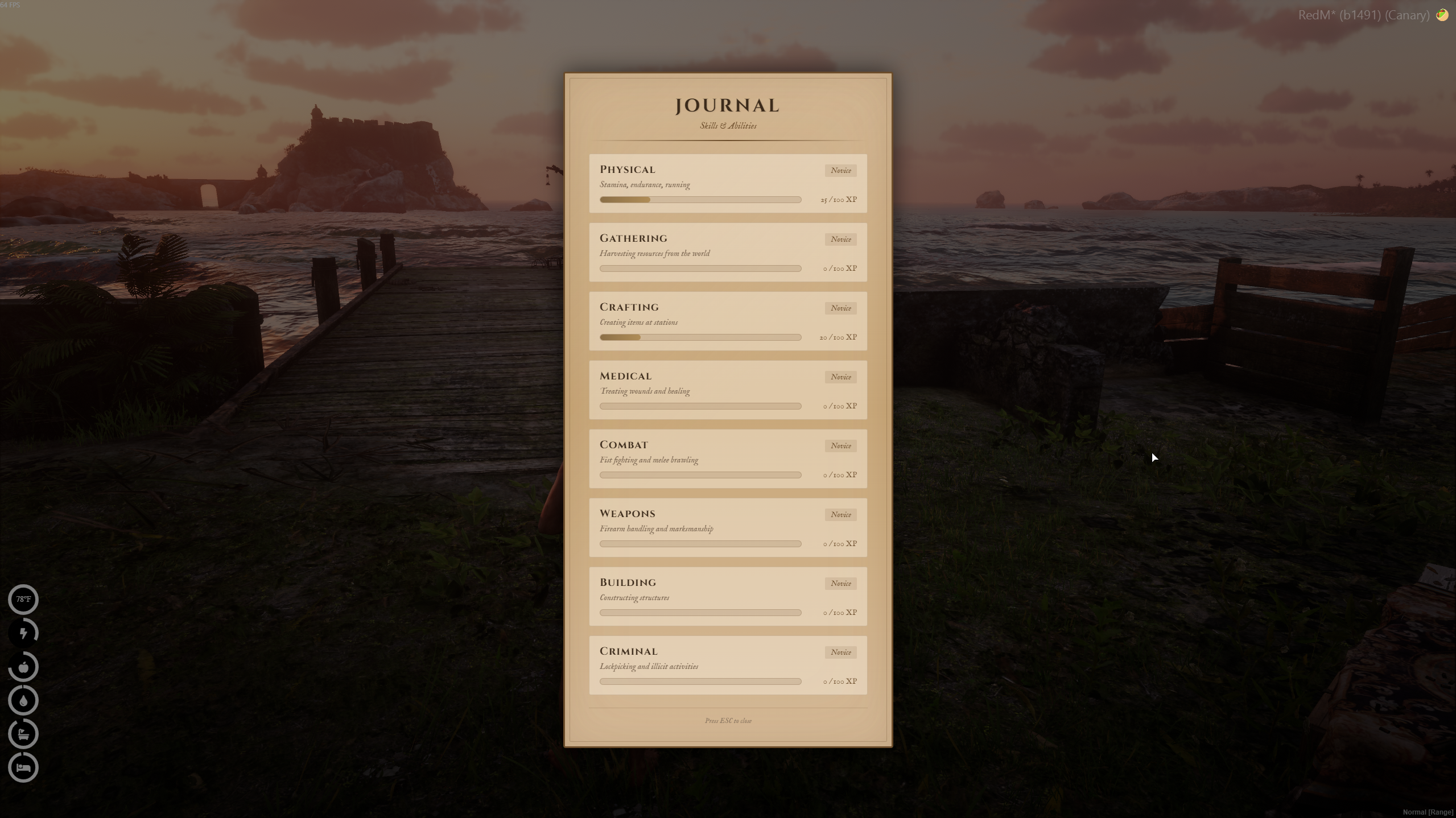The width and height of the screenshot is (1456, 818).
Task: Collapse the Building skill panel
Action: coord(727,596)
